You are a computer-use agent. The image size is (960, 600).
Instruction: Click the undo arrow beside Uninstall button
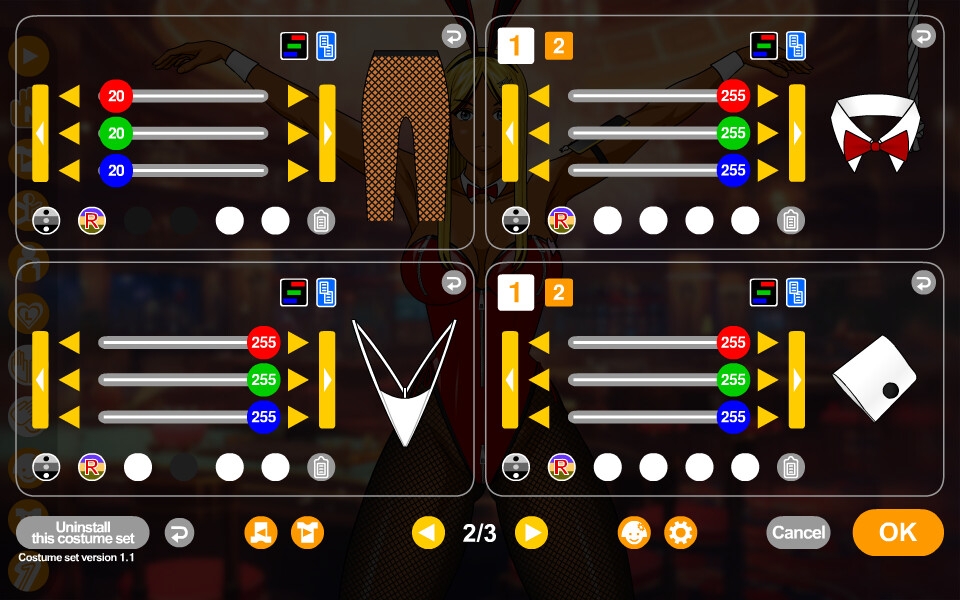pyautogui.click(x=179, y=533)
